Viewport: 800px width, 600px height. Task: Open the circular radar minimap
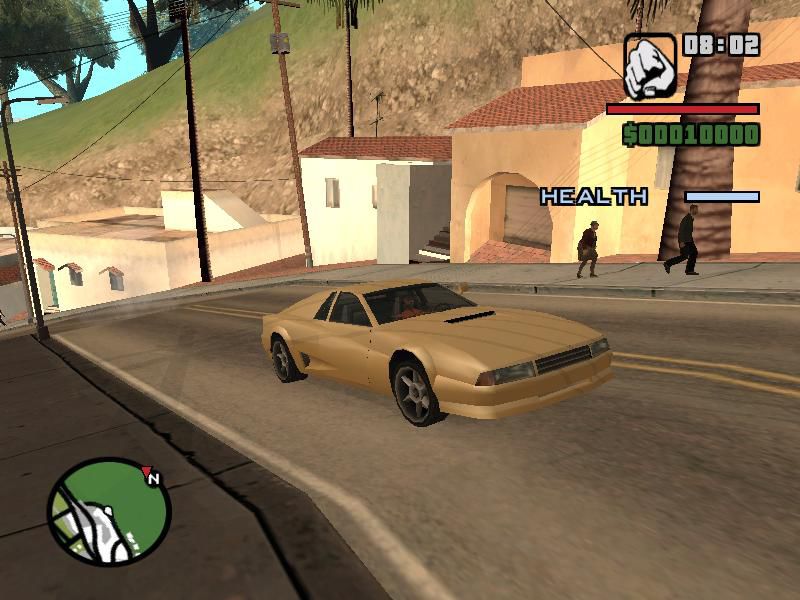tap(108, 511)
